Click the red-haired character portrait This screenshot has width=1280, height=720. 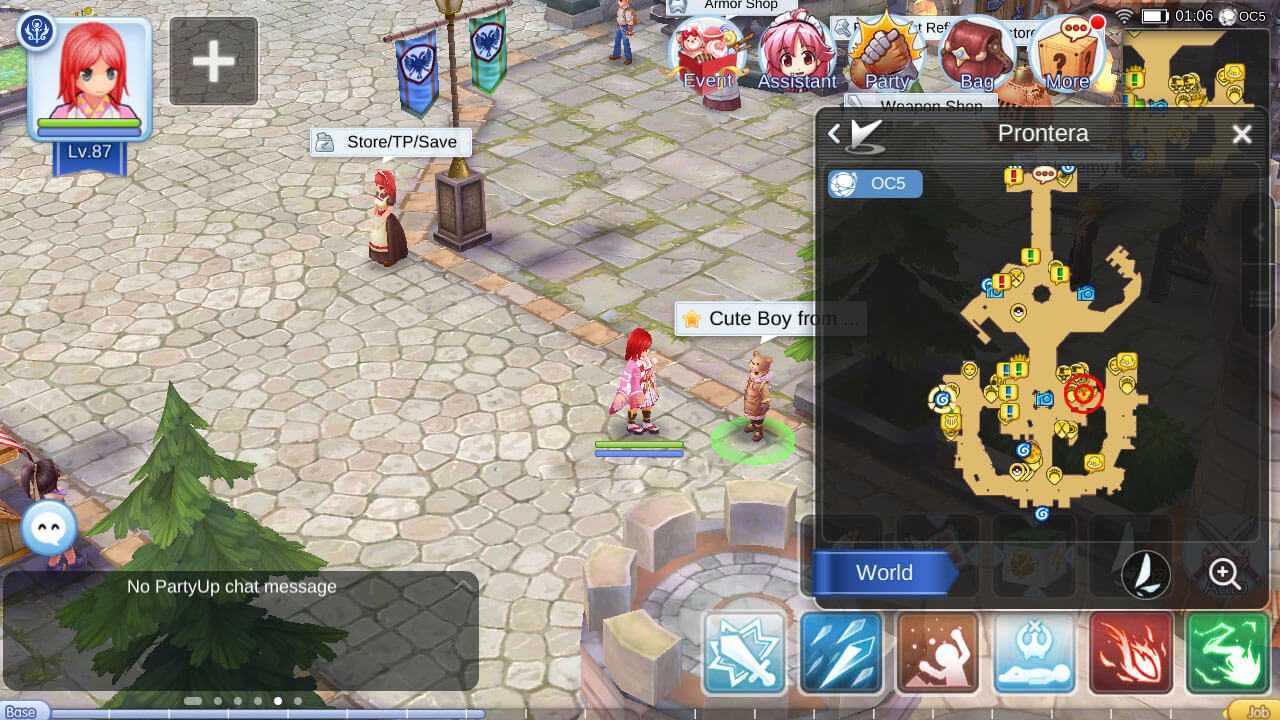pyautogui.click(x=89, y=78)
